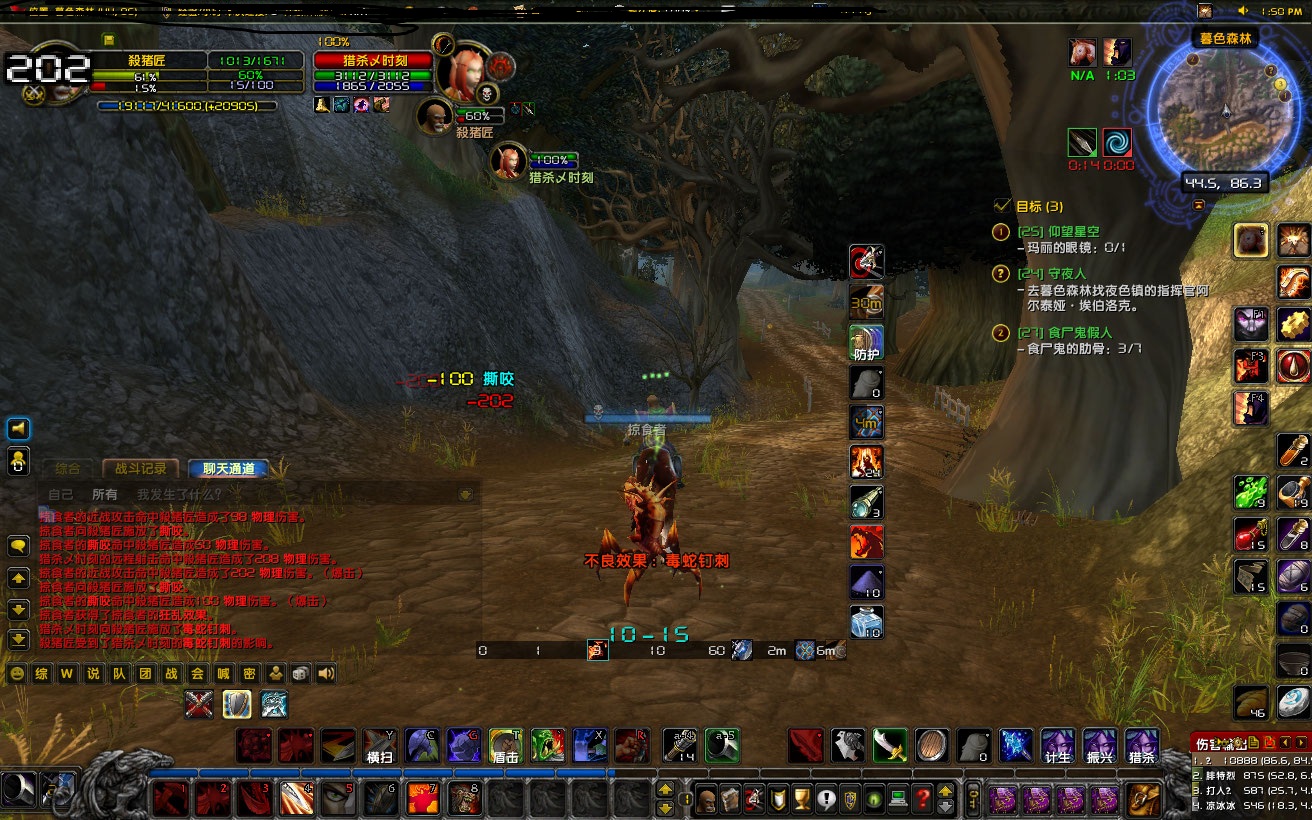
Task: Click the 防护 icon in the right vertical bar
Action: tap(866, 341)
